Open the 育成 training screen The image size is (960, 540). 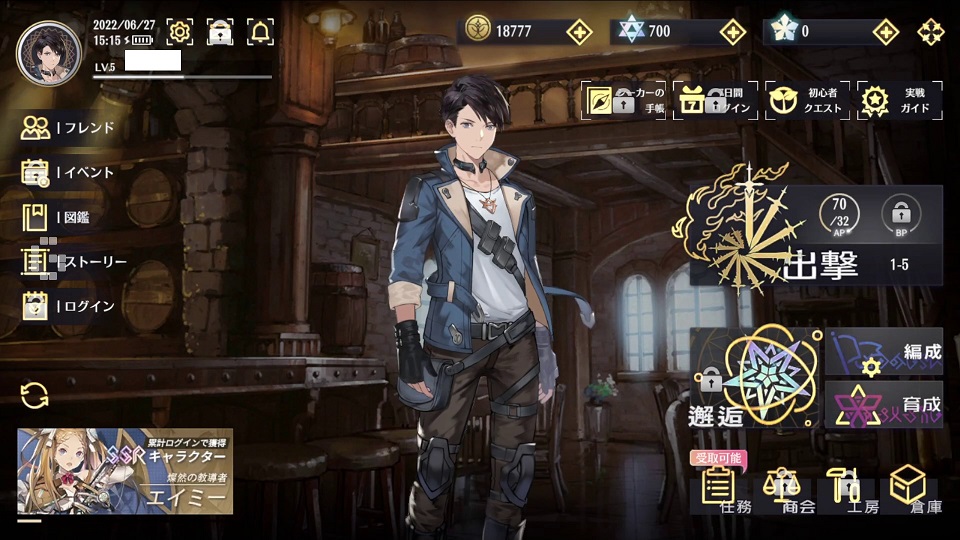[x=885, y=404]
